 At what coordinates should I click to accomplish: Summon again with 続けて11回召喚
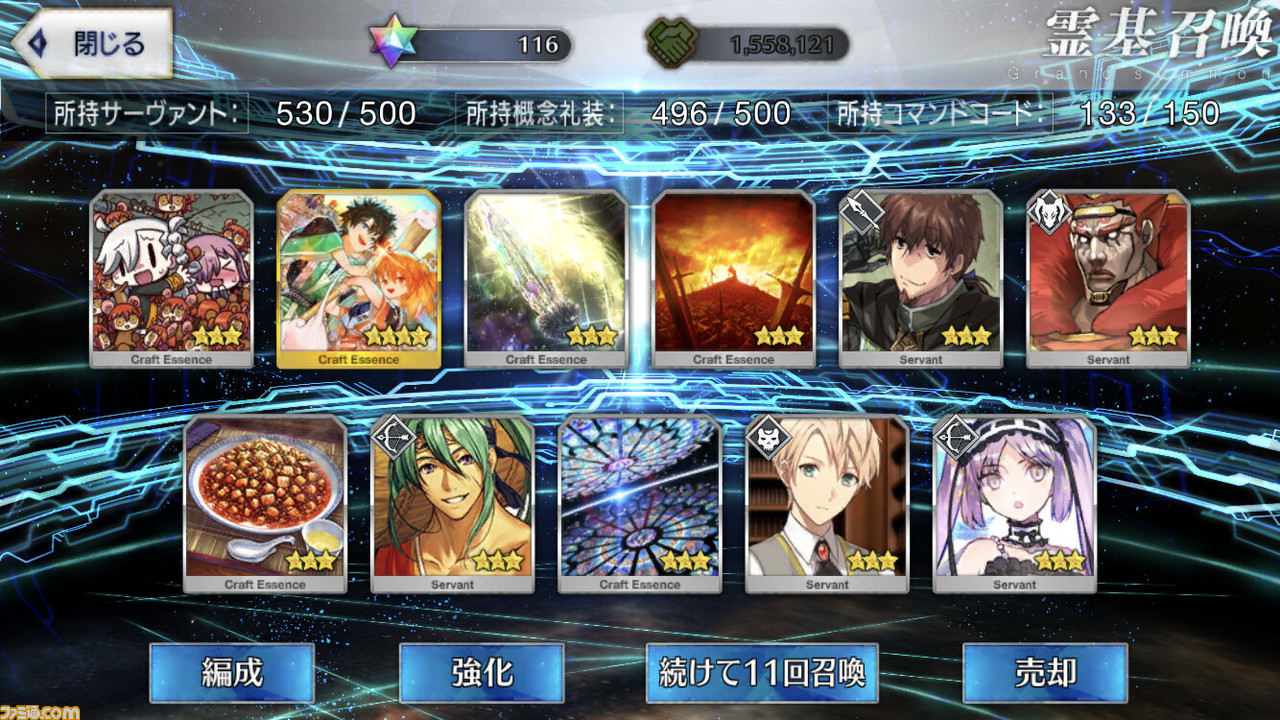pyautogui.click(x=762, y=673)
